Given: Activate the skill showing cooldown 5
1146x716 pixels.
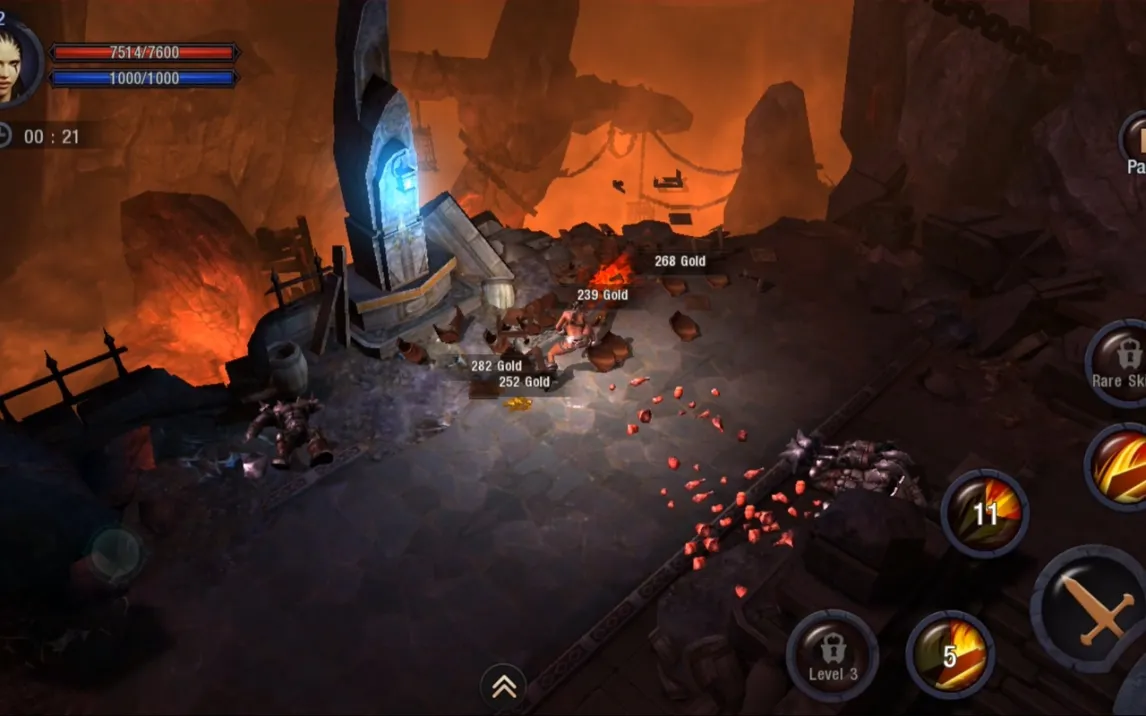Looking at the screenshot, I should [949, 655].
